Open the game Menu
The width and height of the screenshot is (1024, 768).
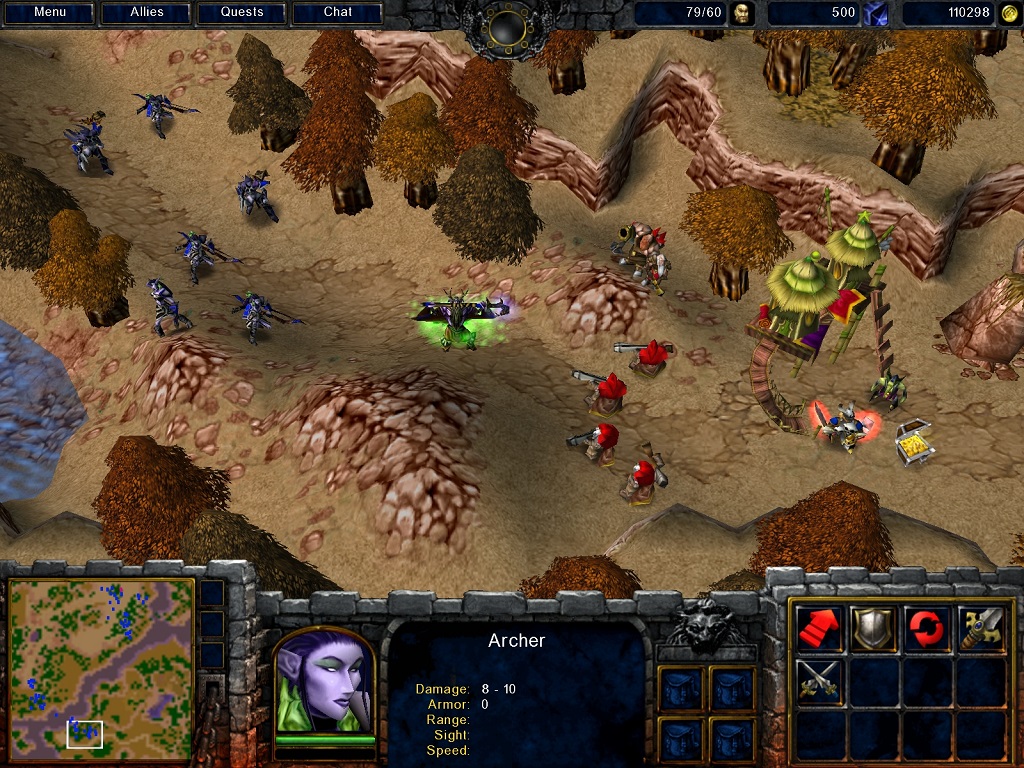click(49, 13)
